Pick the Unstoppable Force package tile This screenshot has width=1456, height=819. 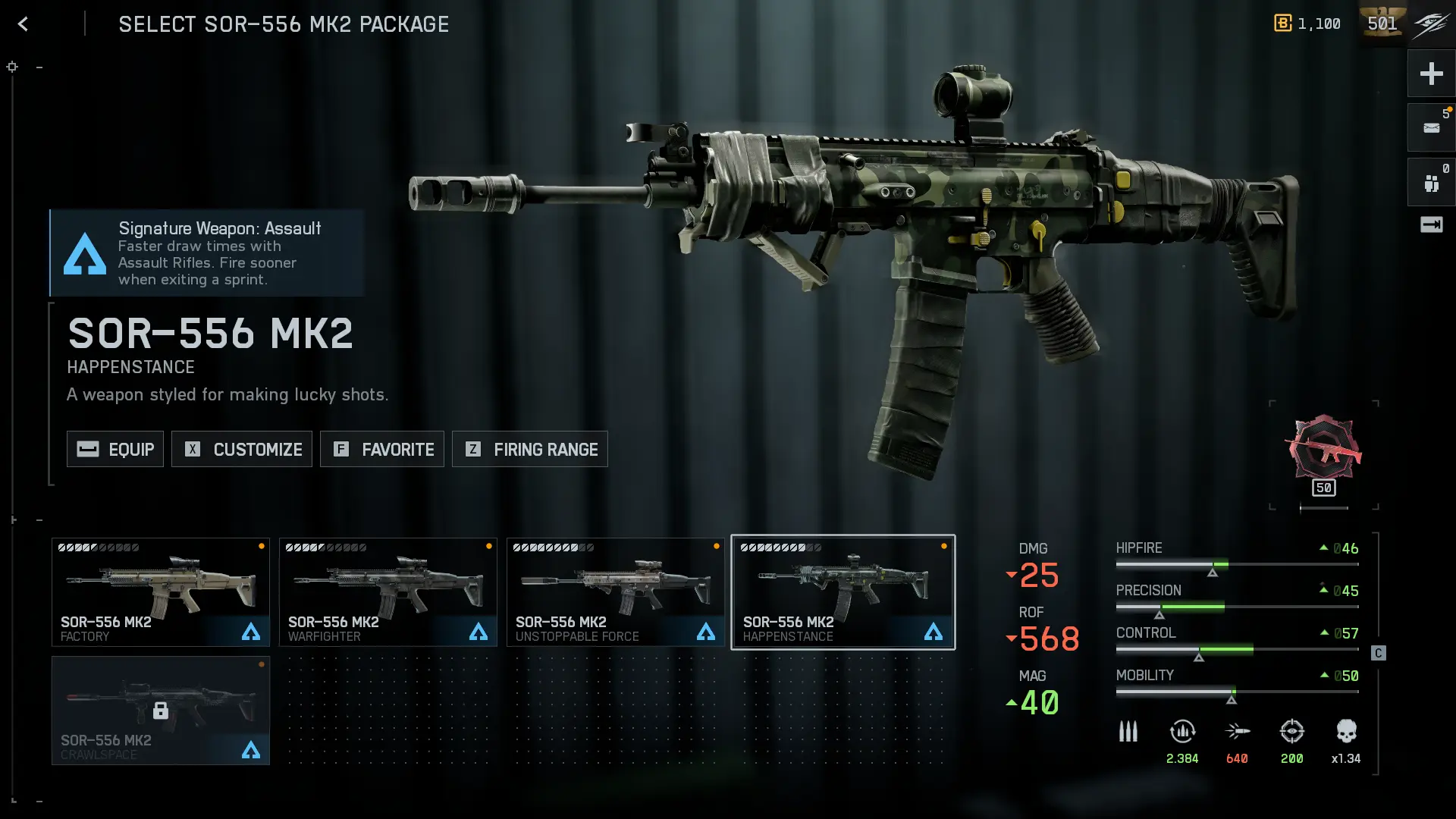(616, 592)
